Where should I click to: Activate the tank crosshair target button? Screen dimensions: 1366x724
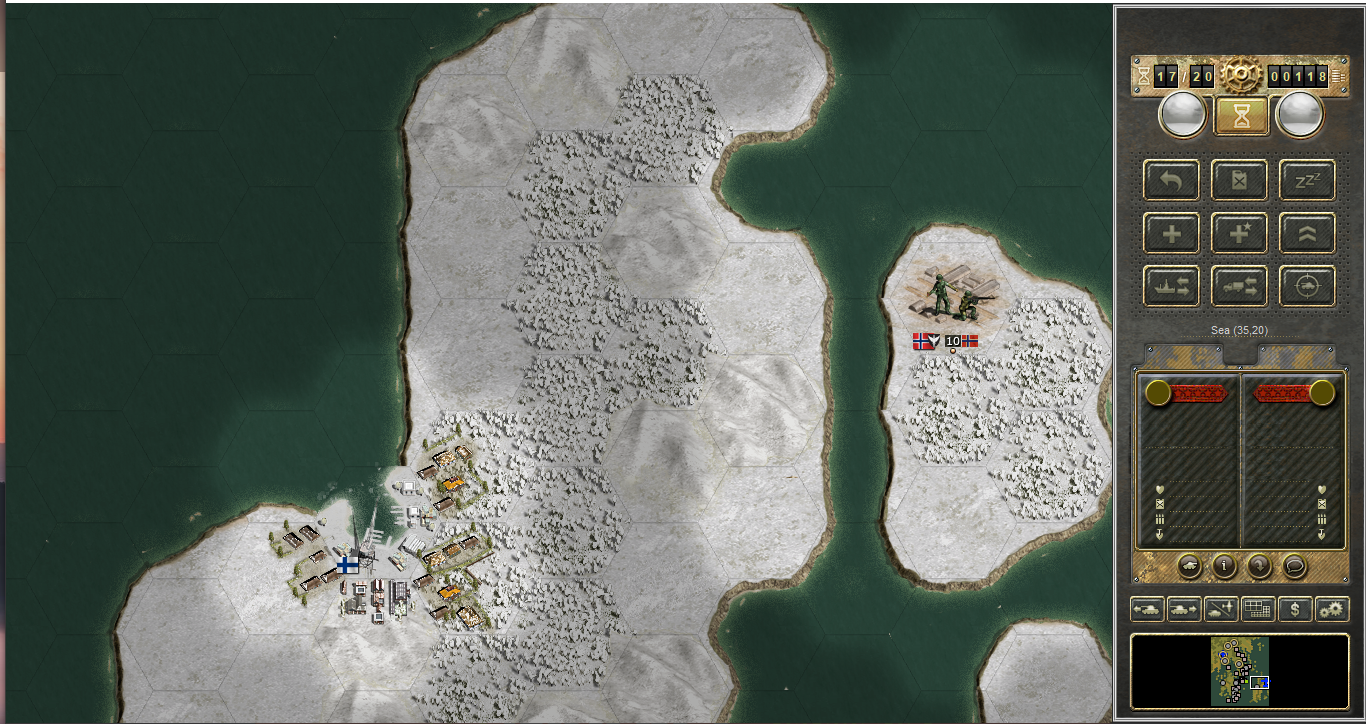(x=1307, y=286)
